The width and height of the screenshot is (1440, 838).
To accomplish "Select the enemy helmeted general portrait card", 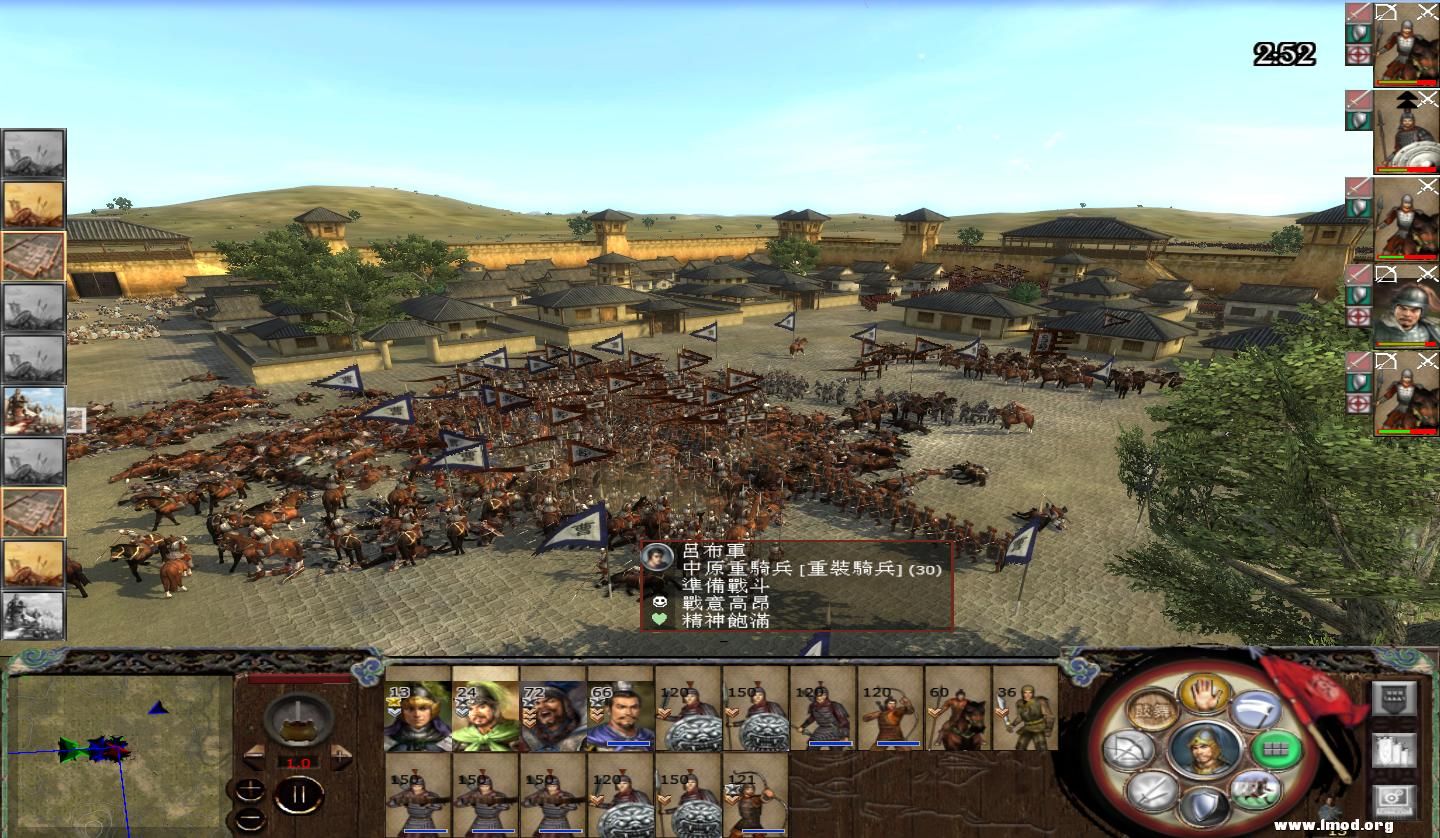I will tap(1404, 310).
